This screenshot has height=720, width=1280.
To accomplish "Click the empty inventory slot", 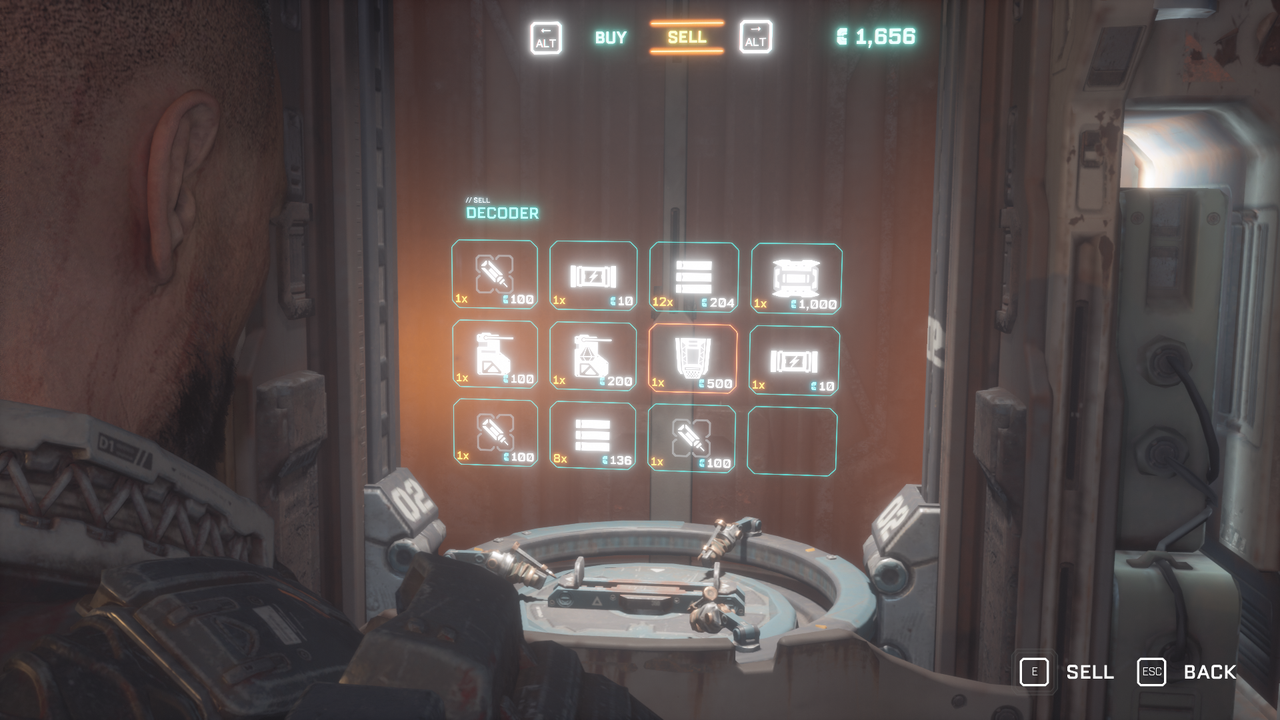I will (x=793, y=437).
